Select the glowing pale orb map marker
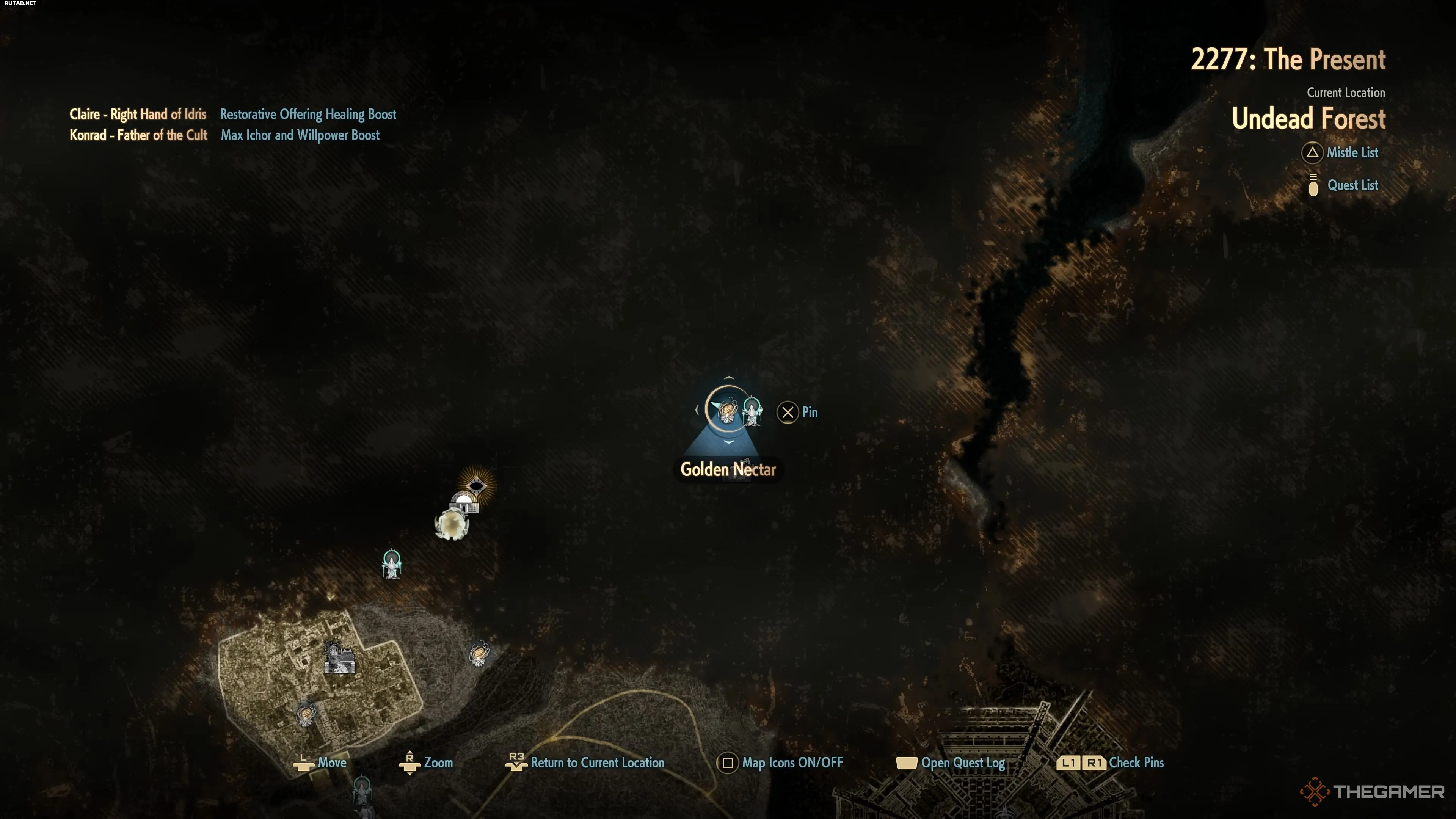This screenshot has height=819, width=1456. [452, 524]
